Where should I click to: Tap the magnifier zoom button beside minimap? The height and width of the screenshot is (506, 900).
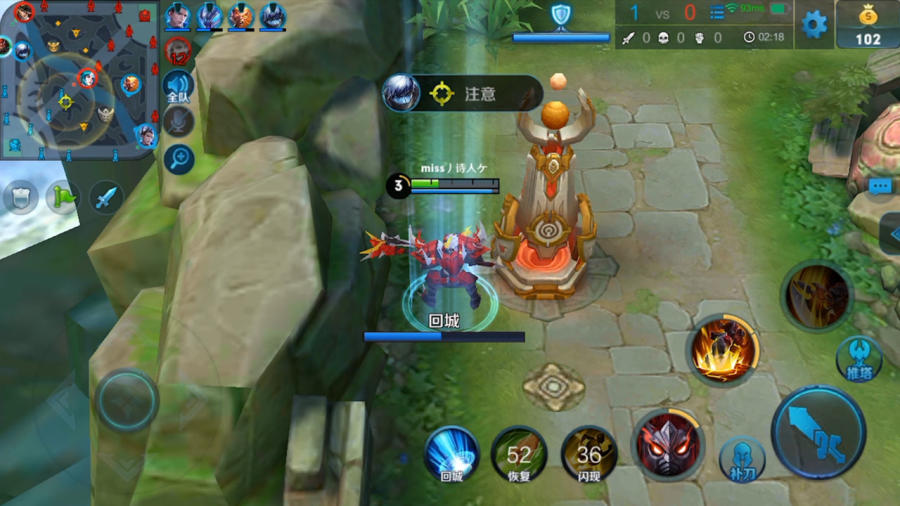(x=179, y=158)
